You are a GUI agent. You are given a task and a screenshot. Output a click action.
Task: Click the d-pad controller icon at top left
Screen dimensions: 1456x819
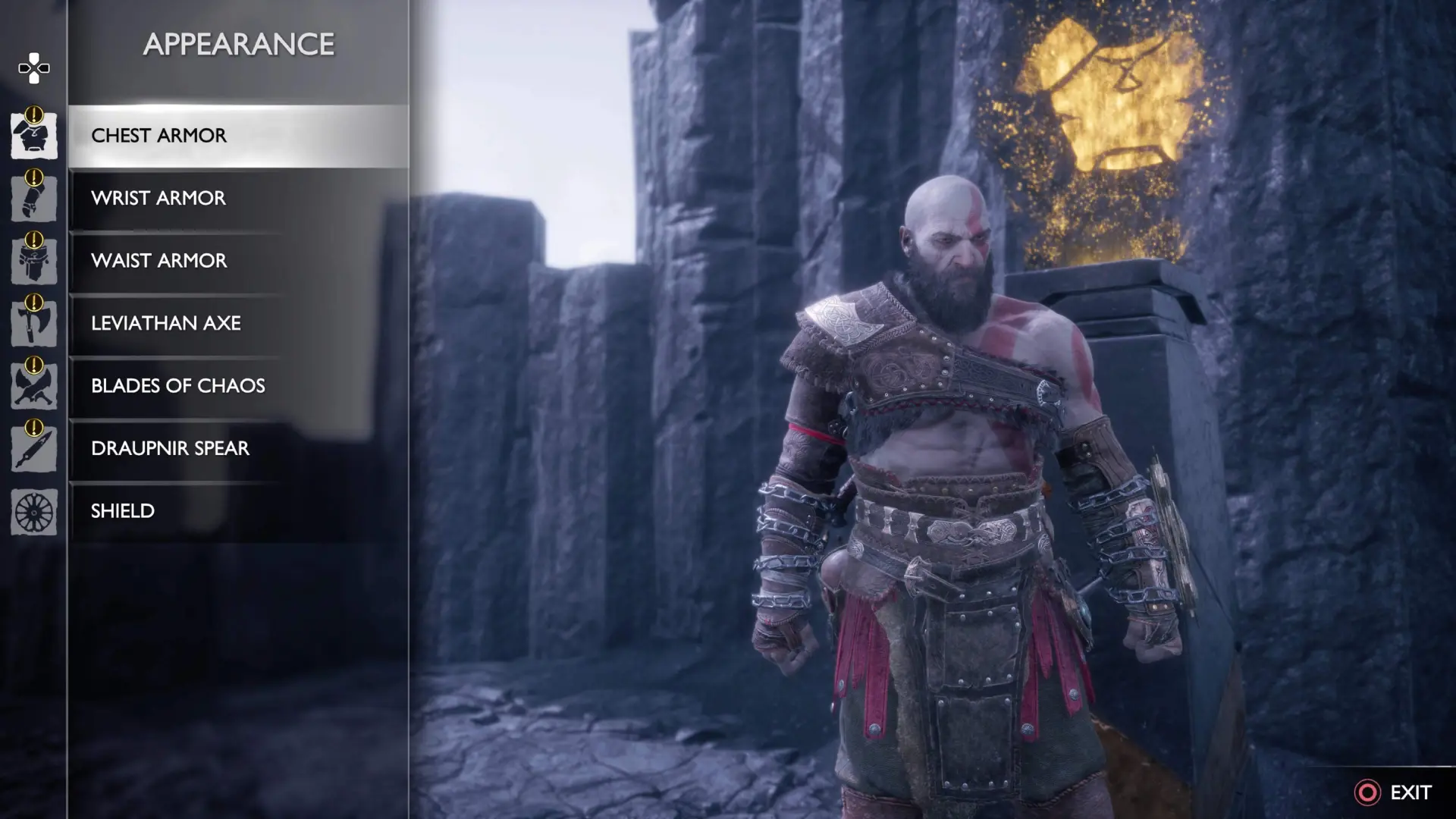pos(33,68)
